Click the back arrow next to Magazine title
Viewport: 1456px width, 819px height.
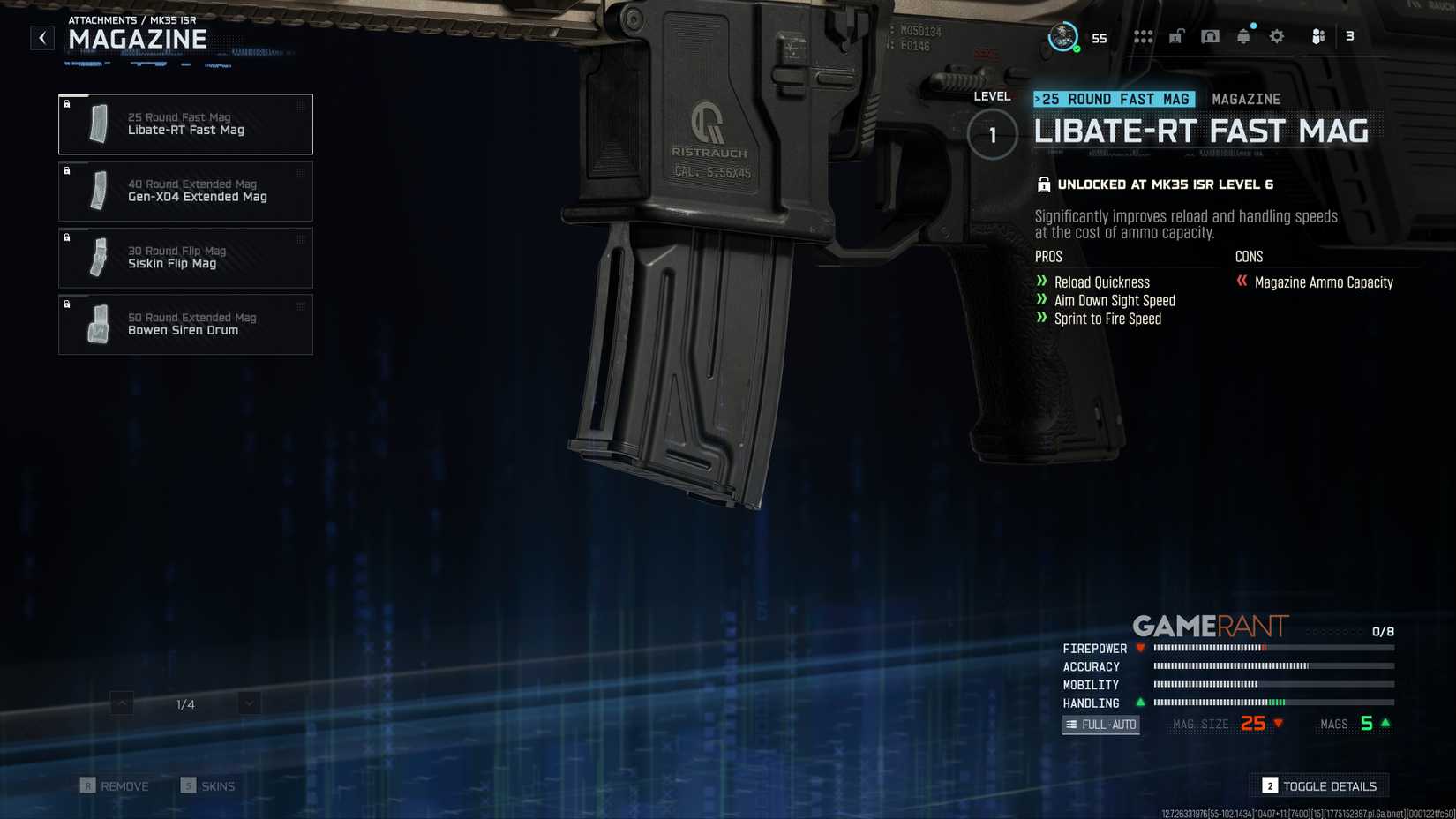[x=41, y=38]
